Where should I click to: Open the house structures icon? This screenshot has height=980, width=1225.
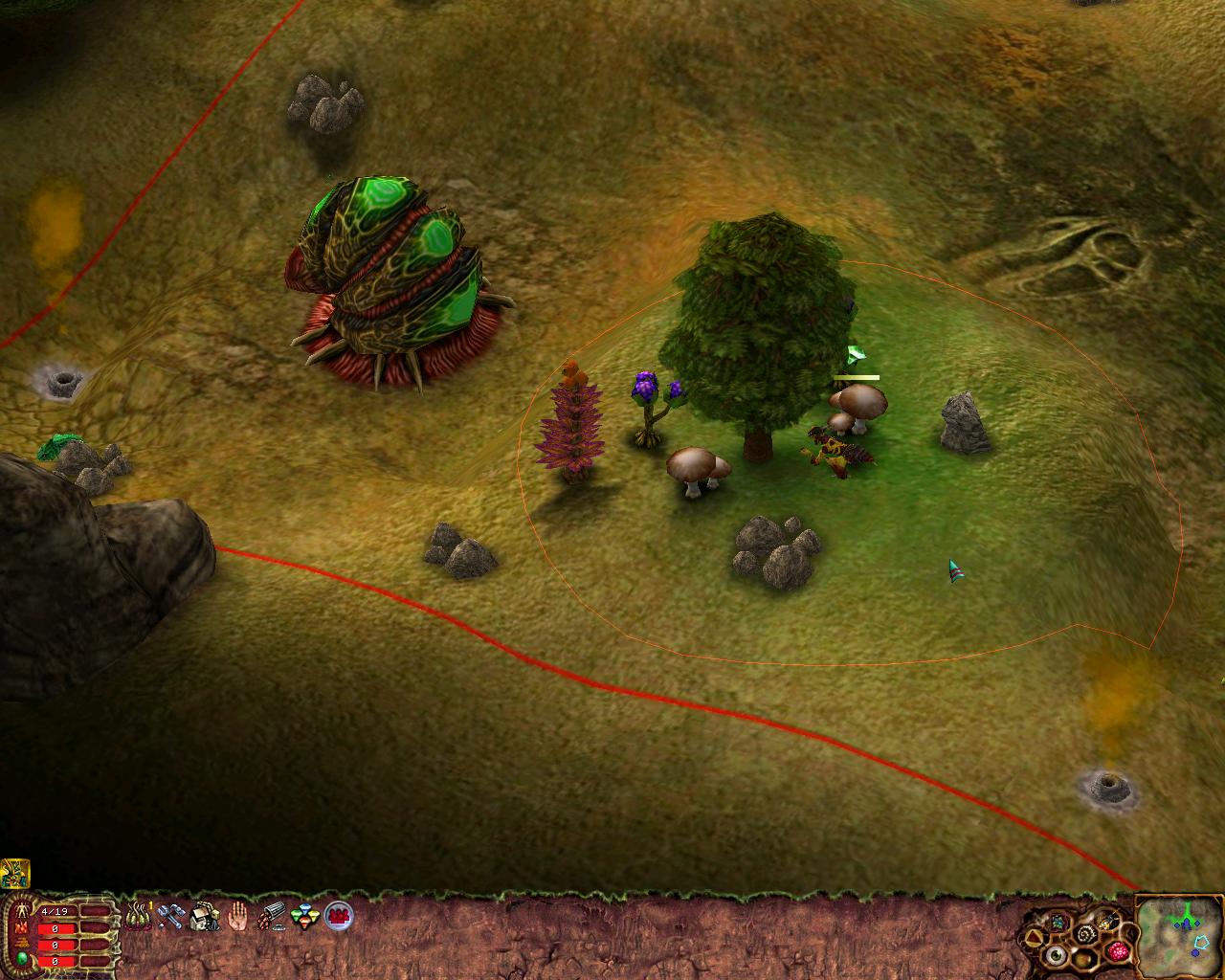[205, 917]
